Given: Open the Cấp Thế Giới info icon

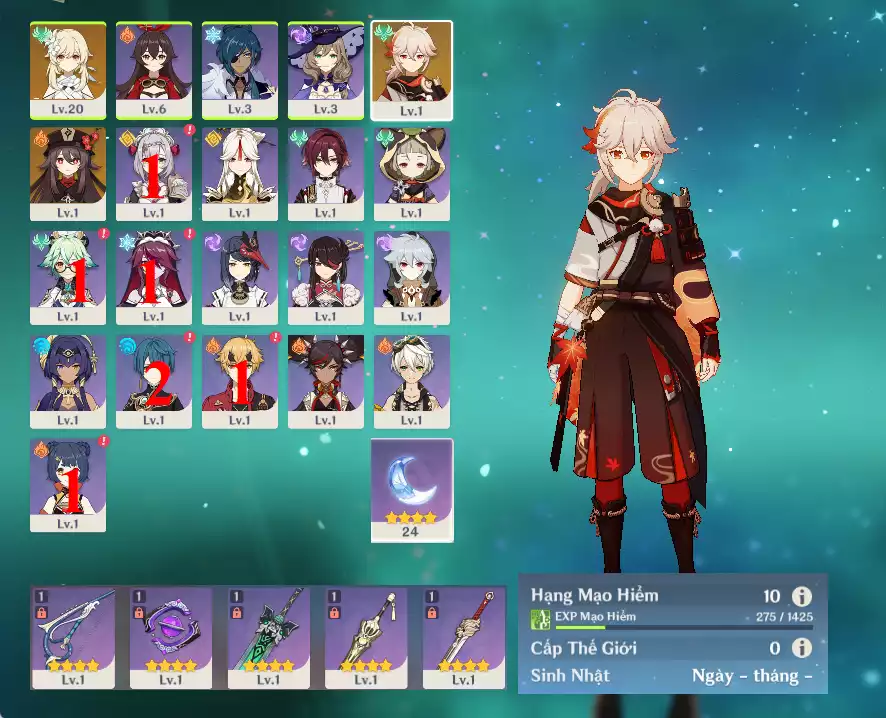Looking at the screenshot, I should 800,648.
